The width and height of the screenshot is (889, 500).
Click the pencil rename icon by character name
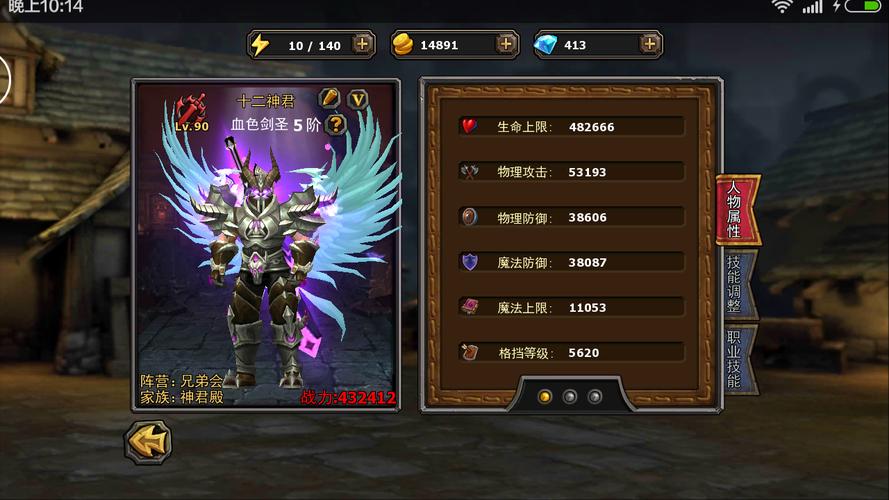click(329, 98)
